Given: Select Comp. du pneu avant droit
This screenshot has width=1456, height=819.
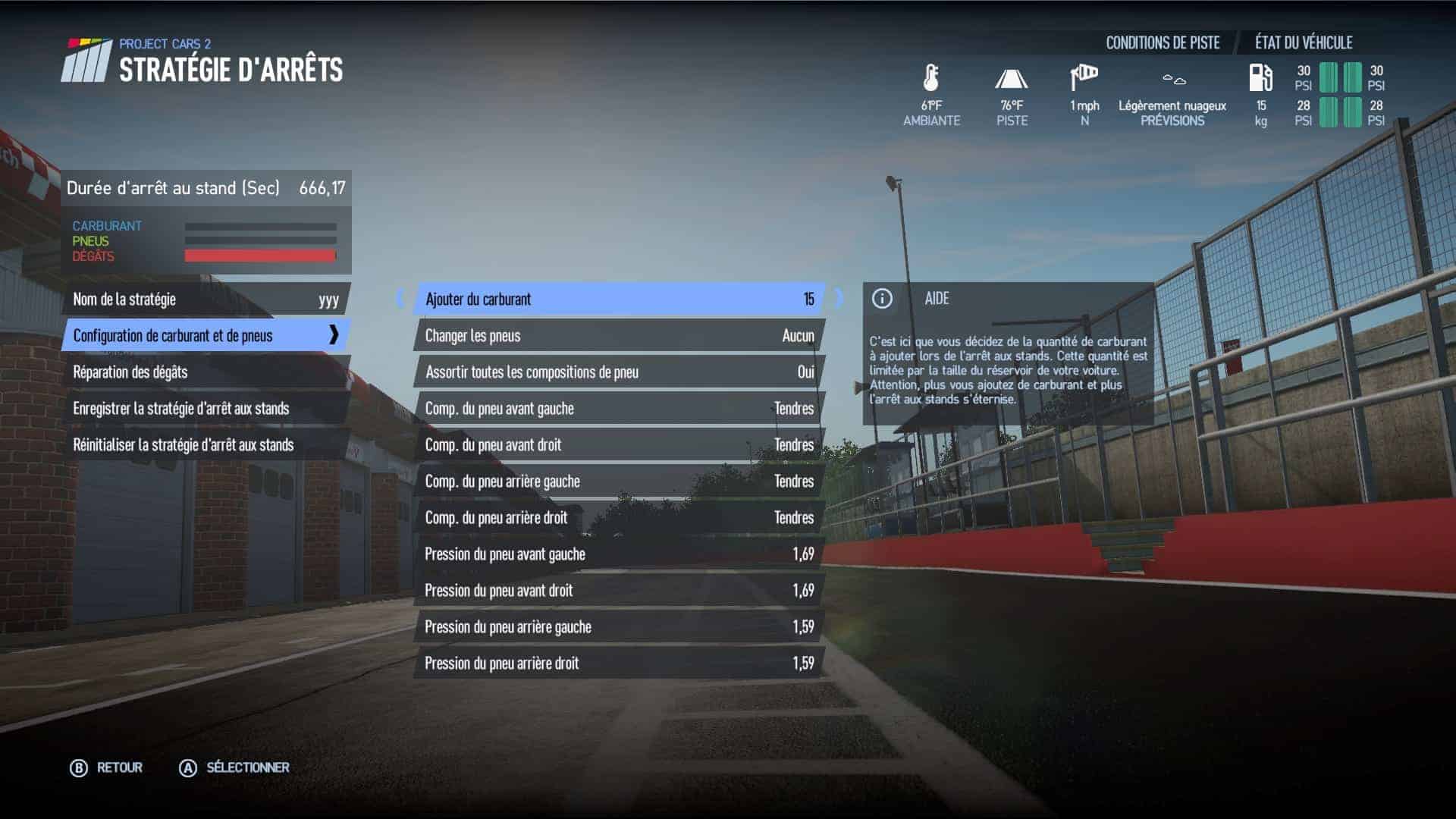Looking at the screenshot, I should (x=619, y=445).
